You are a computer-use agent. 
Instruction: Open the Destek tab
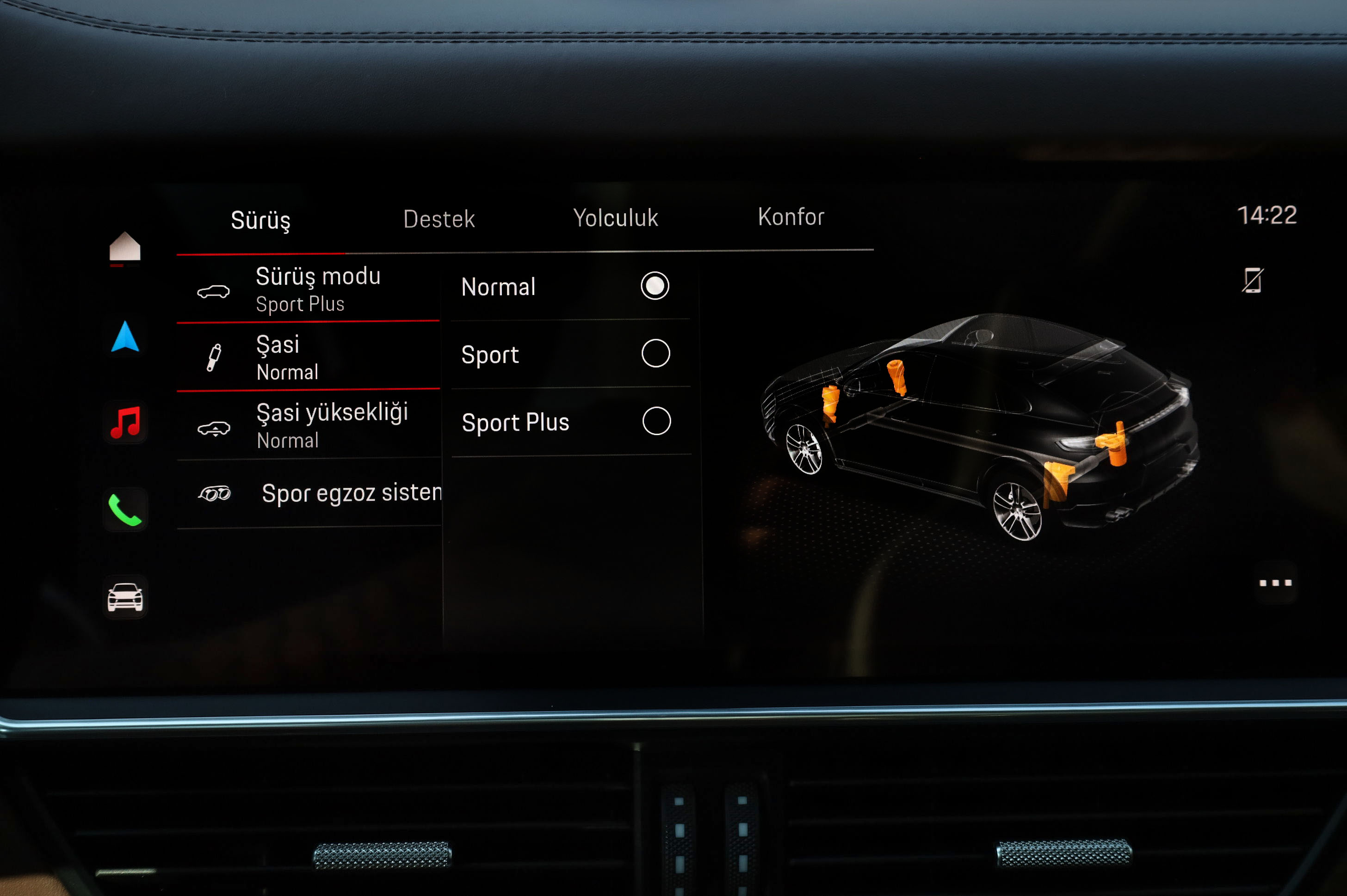439,219
